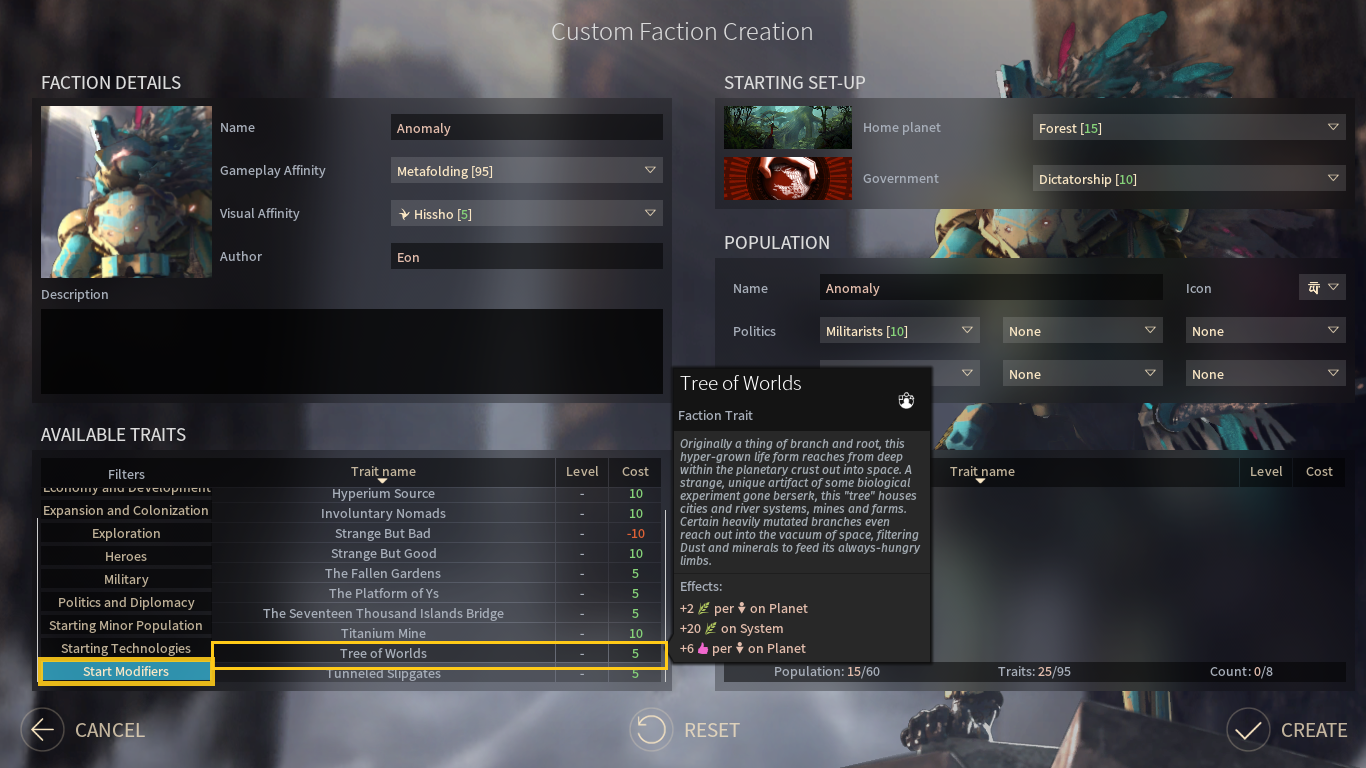The height and width of the screenshot is (768, 1366).
Task: Select The Fallen Gardens trait
Action: [x=383, y=573]
